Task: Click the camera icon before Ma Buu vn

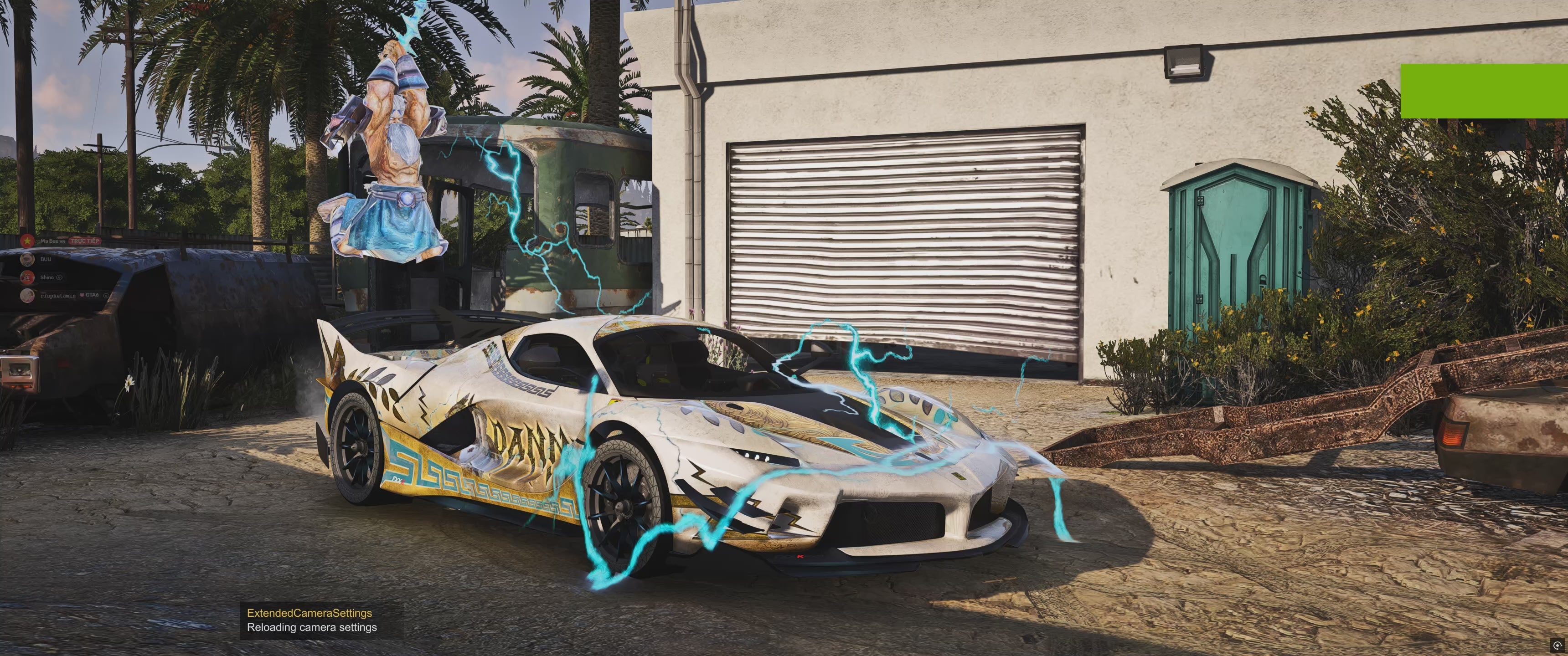Action: pyautogui.click(x=37, y=241)
